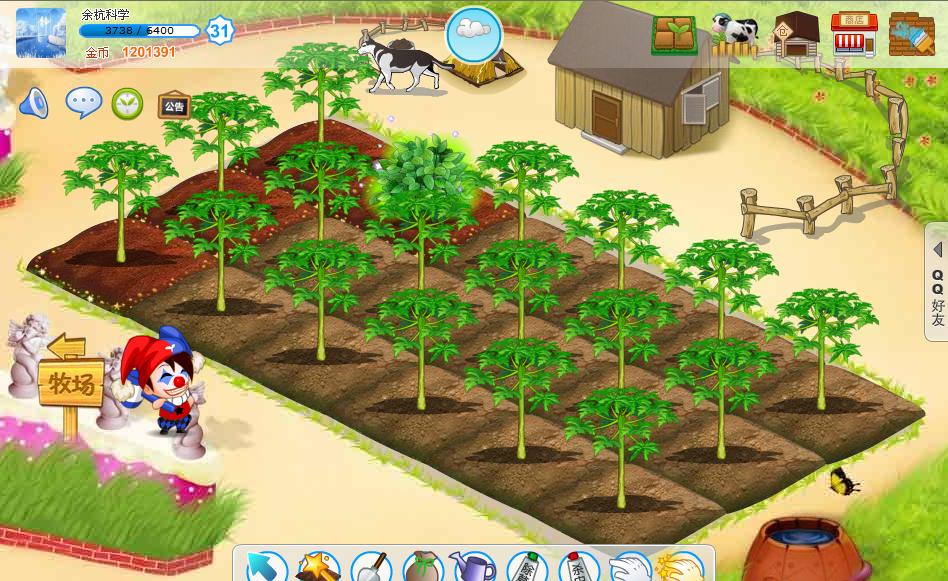
Task: Expand the QQ好友 friends side panel
Action: coord(937,284)
